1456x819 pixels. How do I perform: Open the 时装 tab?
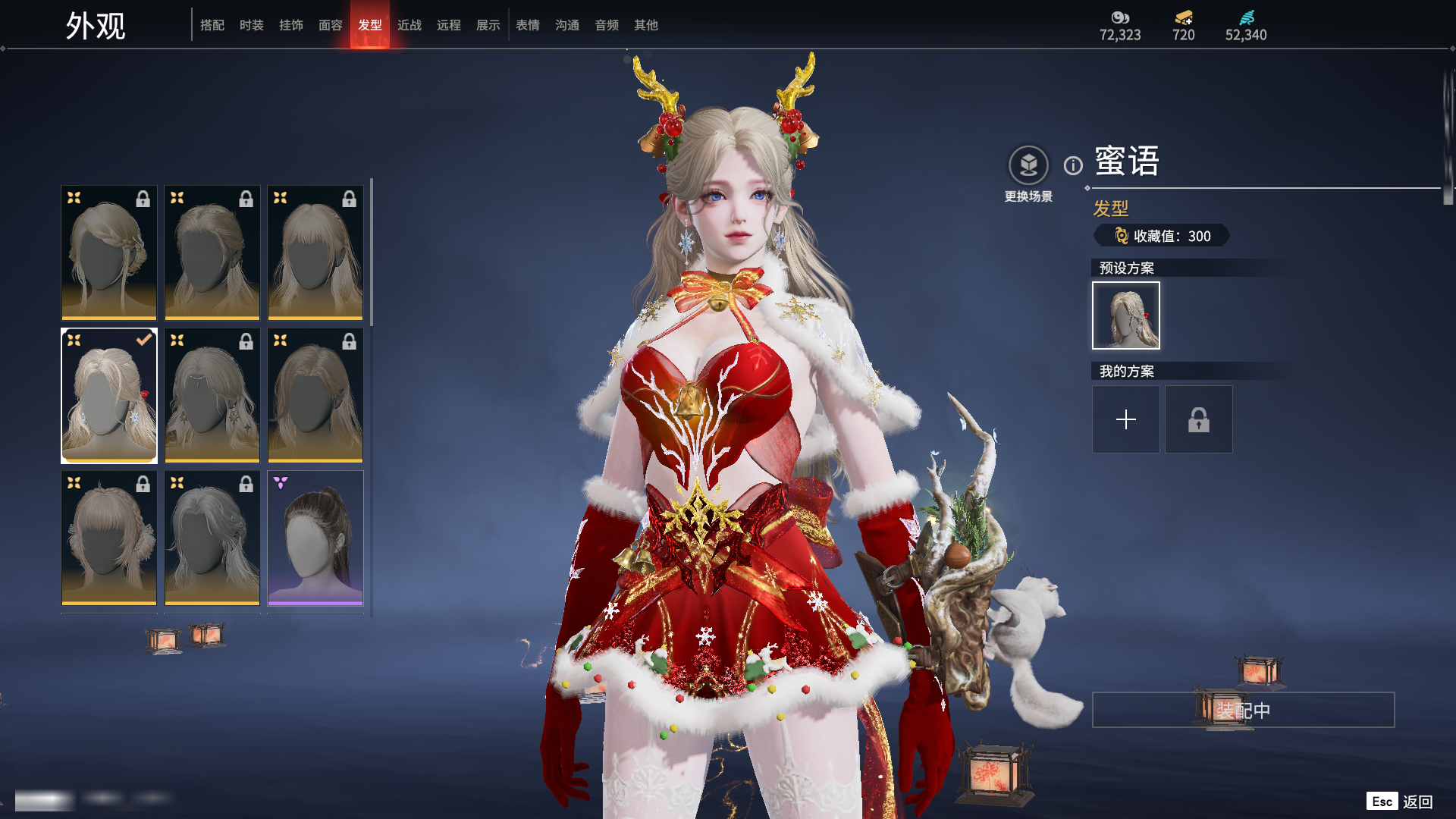(252, 25)
